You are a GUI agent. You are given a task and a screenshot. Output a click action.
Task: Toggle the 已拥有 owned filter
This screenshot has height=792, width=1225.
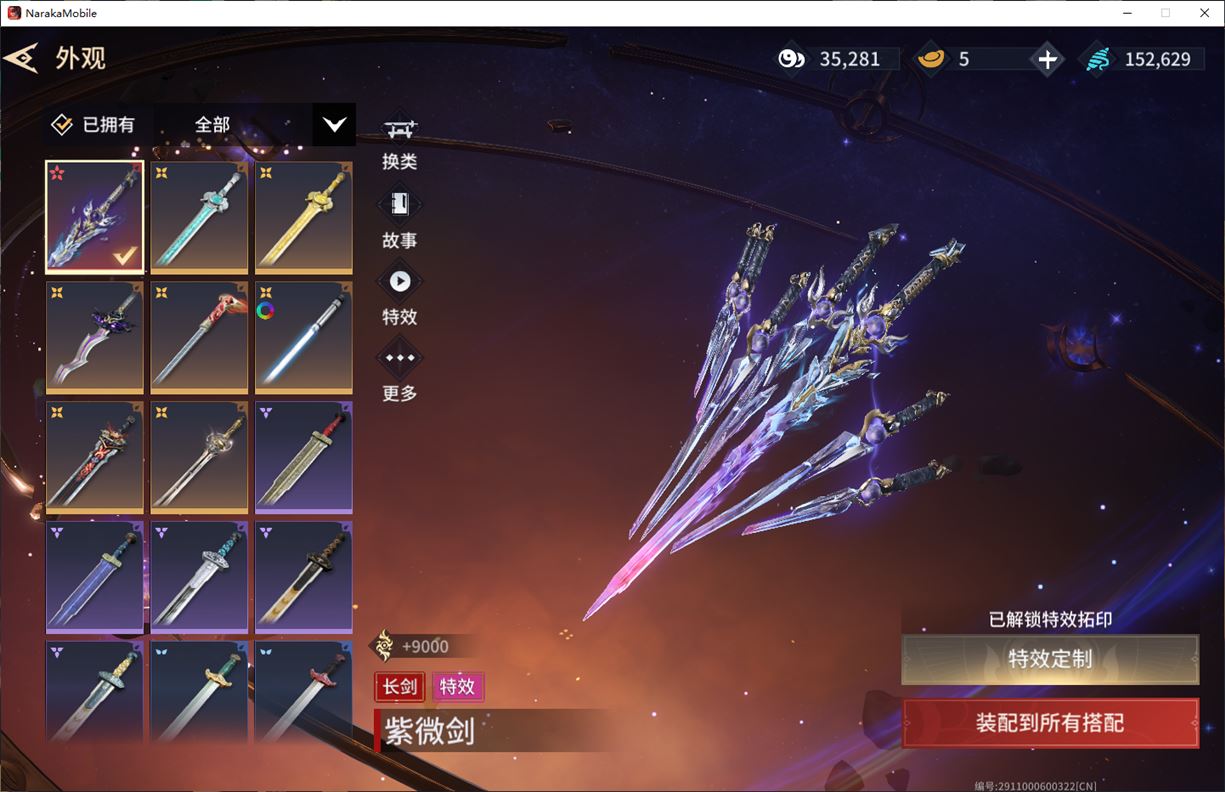coord(94,125)
